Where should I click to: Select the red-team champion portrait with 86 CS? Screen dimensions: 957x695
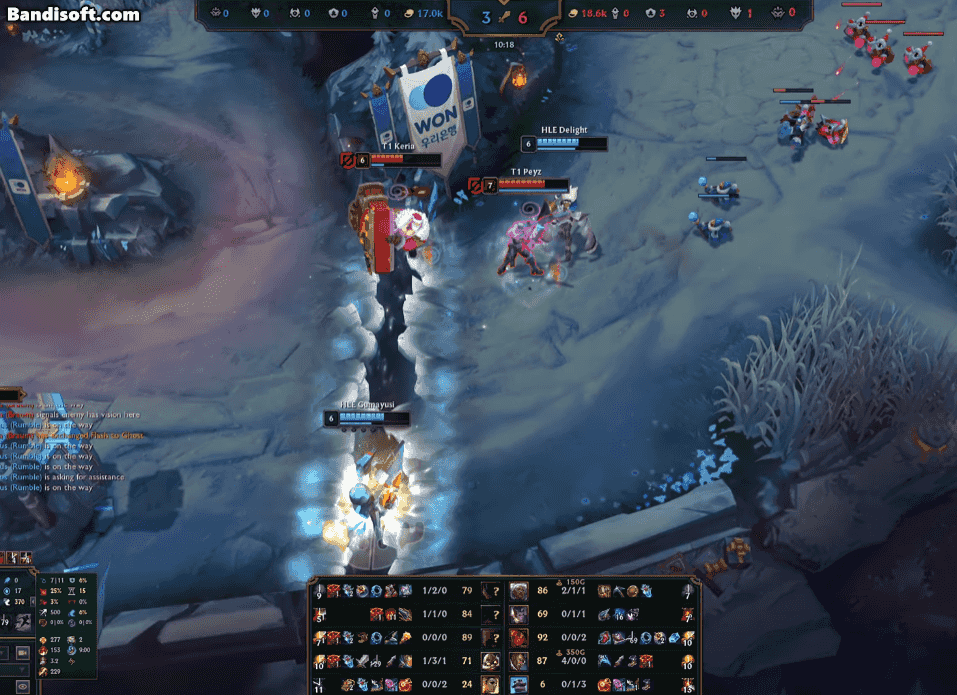pyautogui.click(x=519, y=591)
